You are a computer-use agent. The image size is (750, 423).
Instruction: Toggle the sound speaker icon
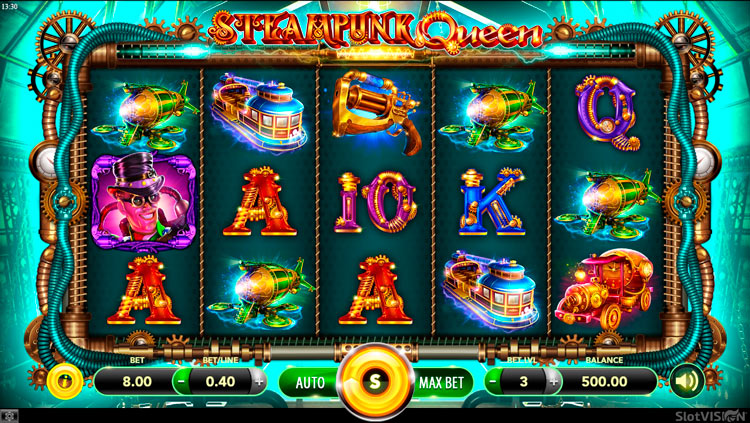pos(686,381)
